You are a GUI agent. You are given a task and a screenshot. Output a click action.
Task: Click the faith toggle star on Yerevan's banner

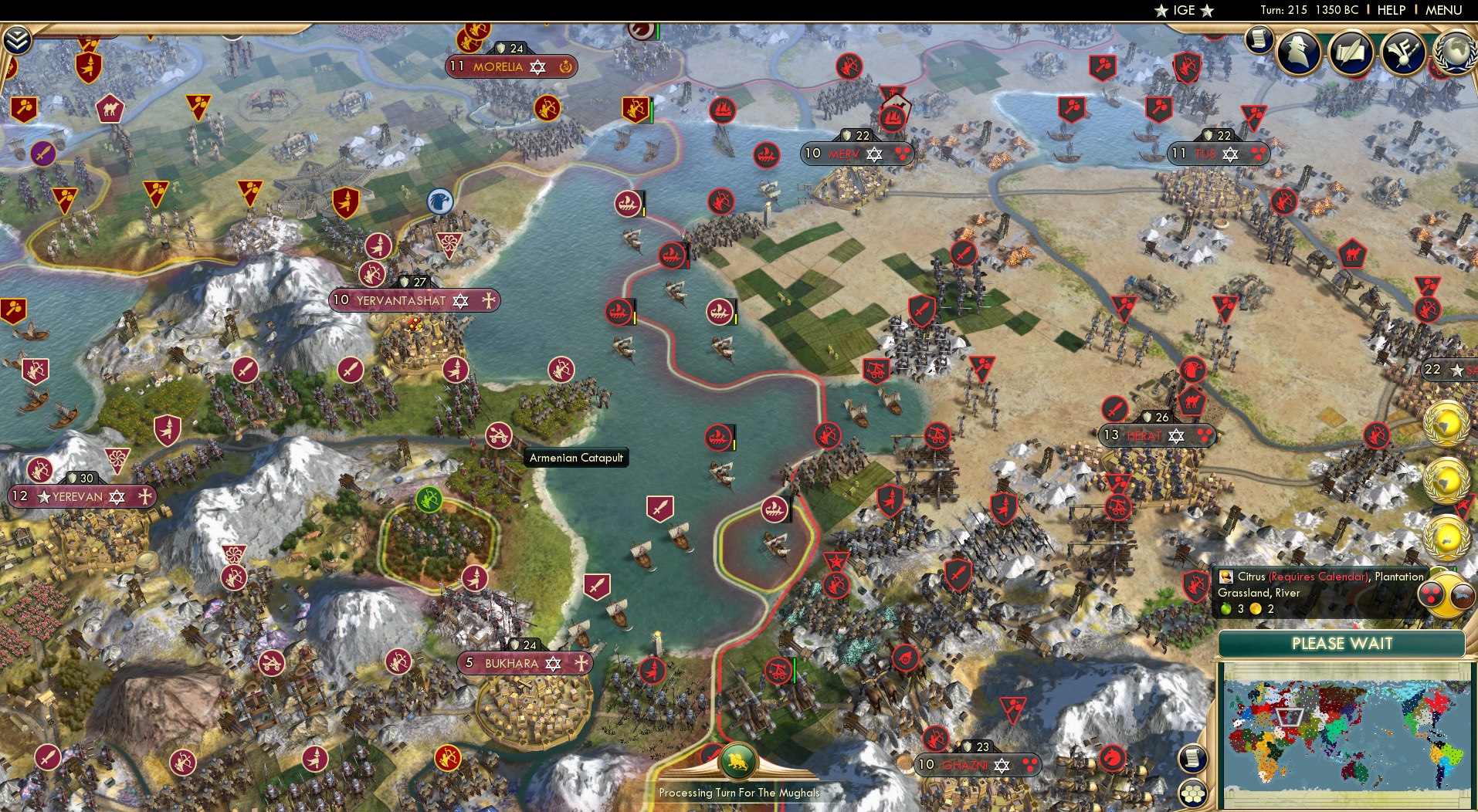click(116, 496)
